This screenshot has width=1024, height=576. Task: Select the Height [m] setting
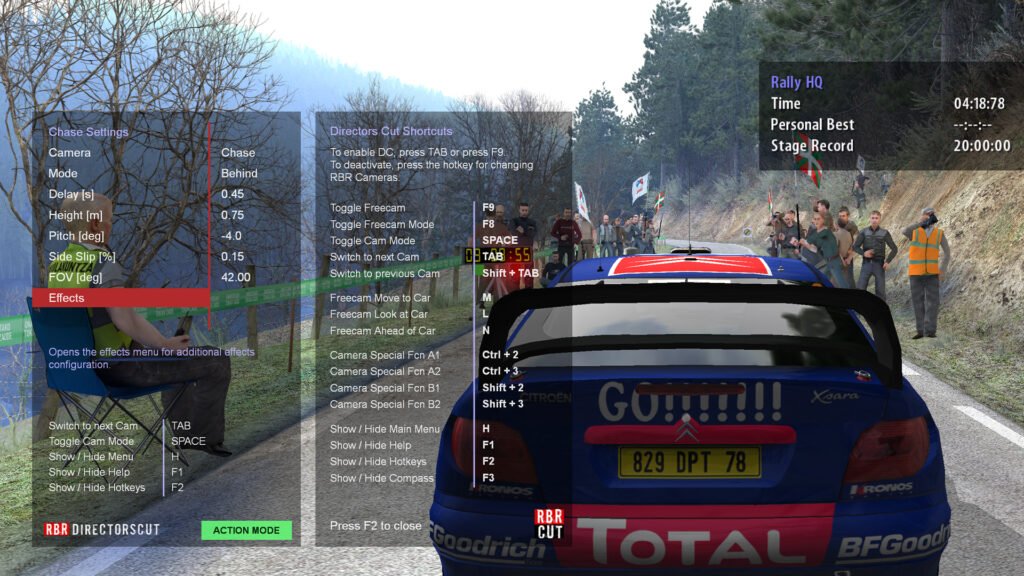tap(120, 215)
